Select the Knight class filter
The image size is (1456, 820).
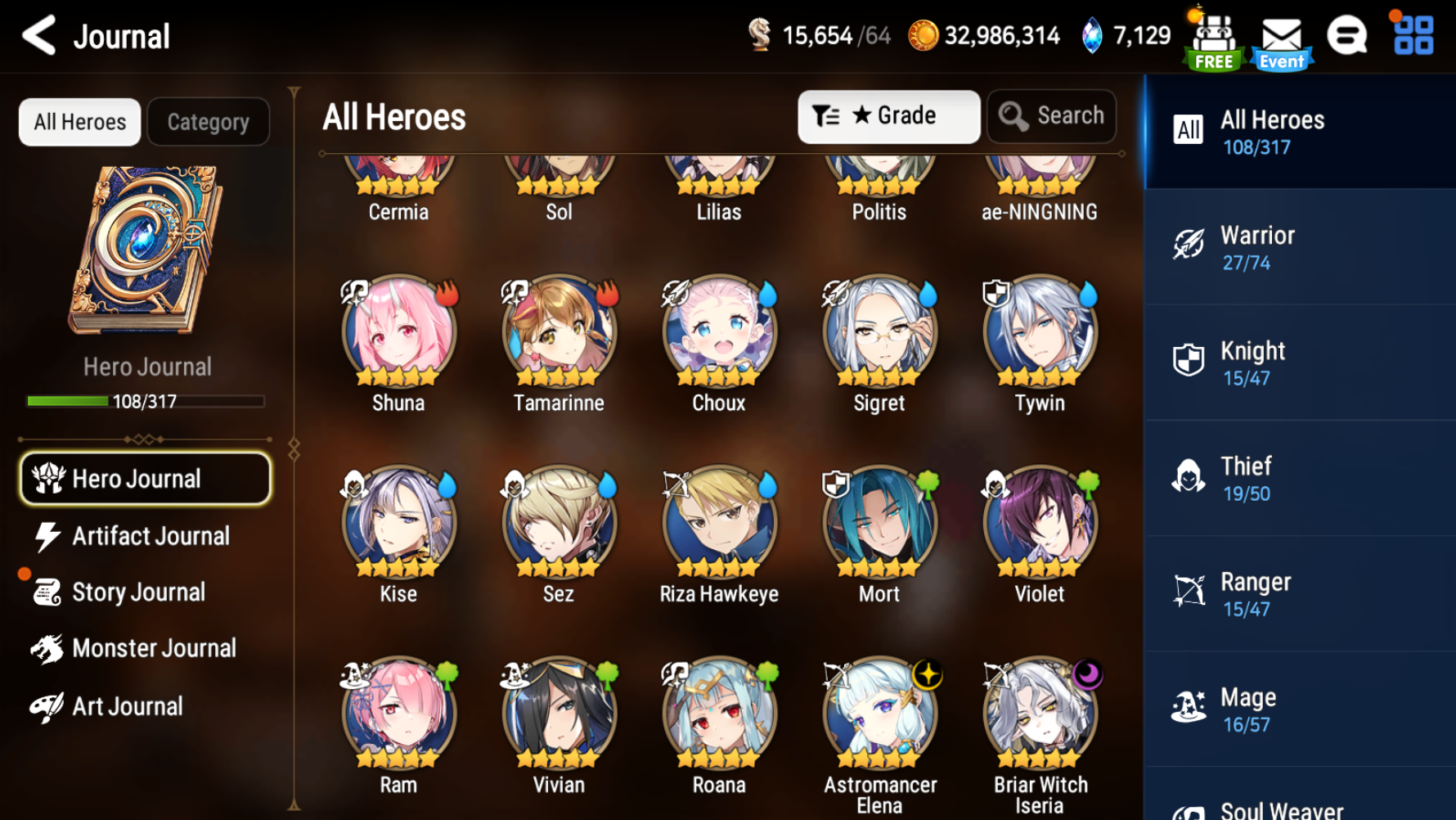pos(1301,361)
